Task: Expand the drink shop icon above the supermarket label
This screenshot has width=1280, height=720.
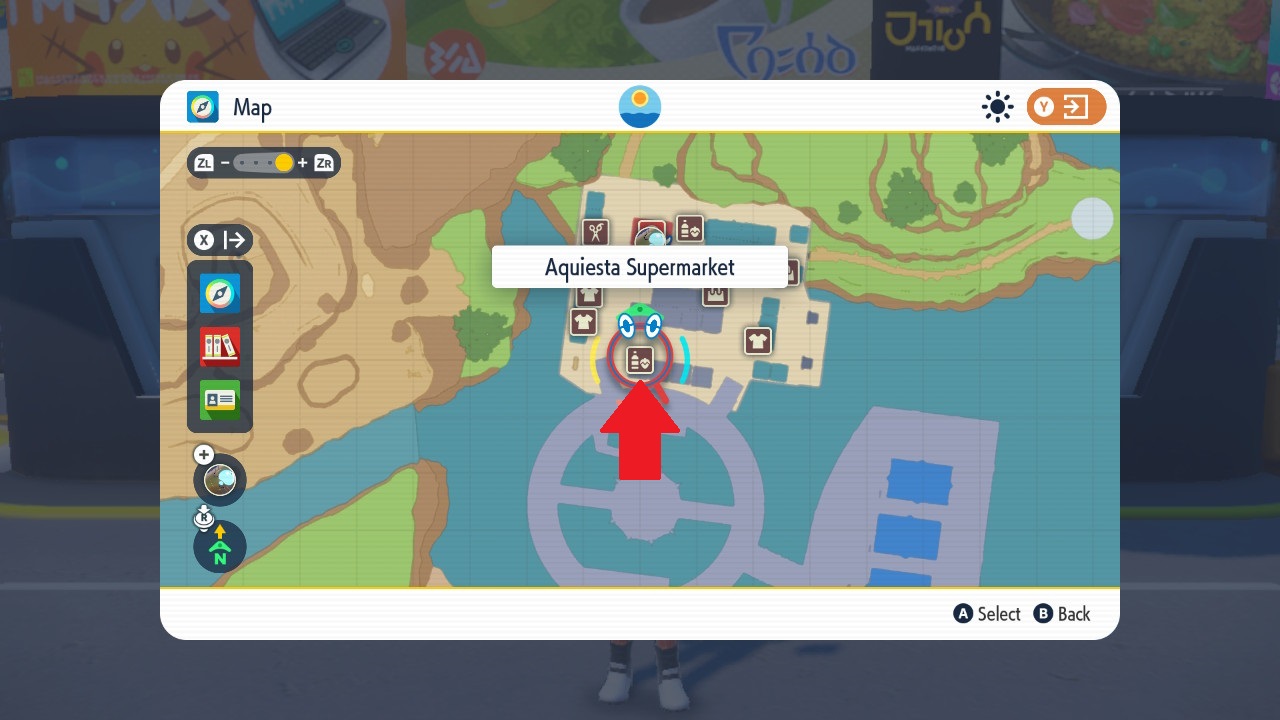Action: coord(689,228)
